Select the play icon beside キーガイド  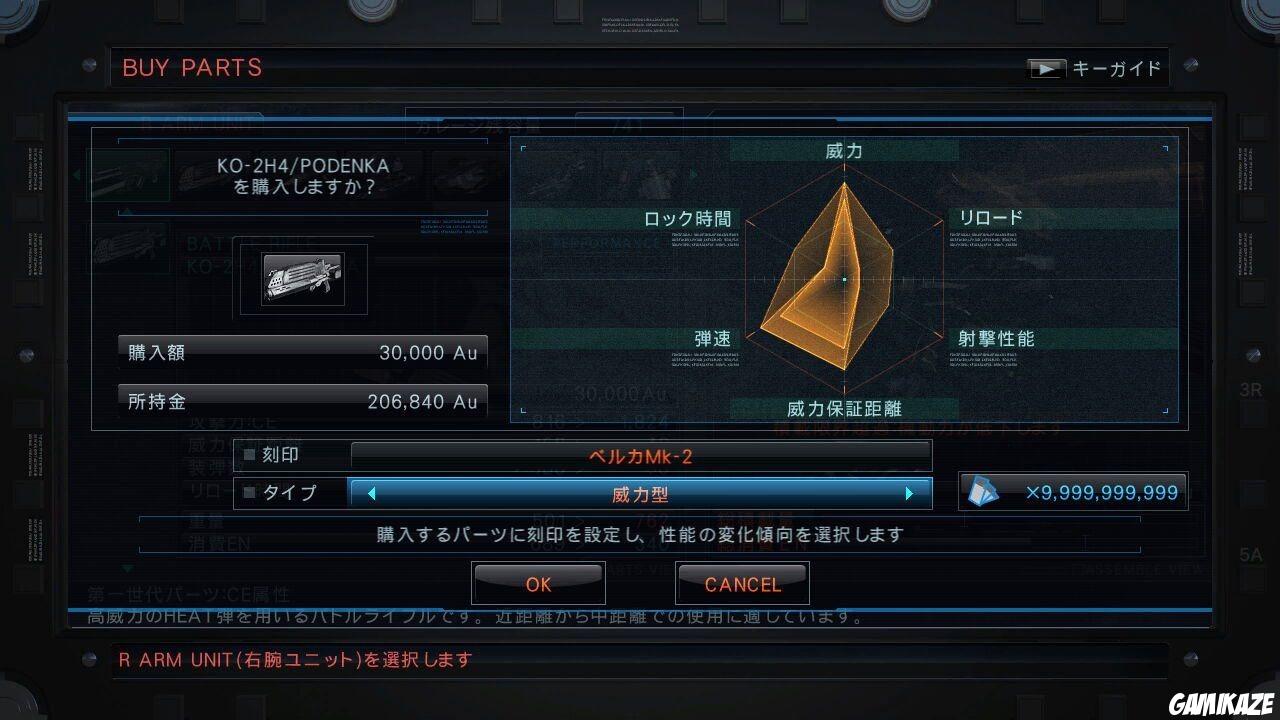pyautogui.click(x=1048, y=68)
